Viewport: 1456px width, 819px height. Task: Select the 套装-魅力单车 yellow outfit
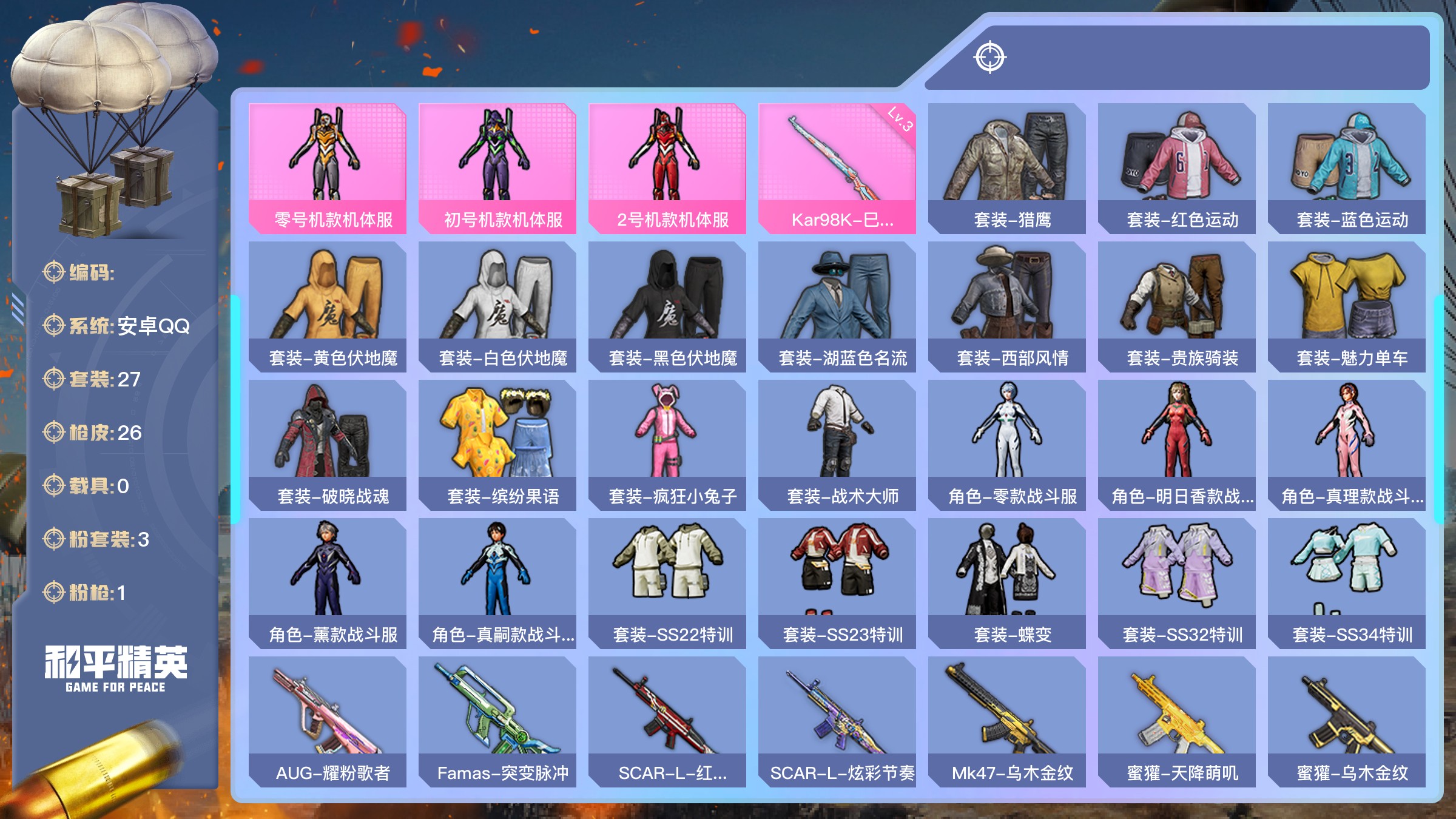(1347, 306)
